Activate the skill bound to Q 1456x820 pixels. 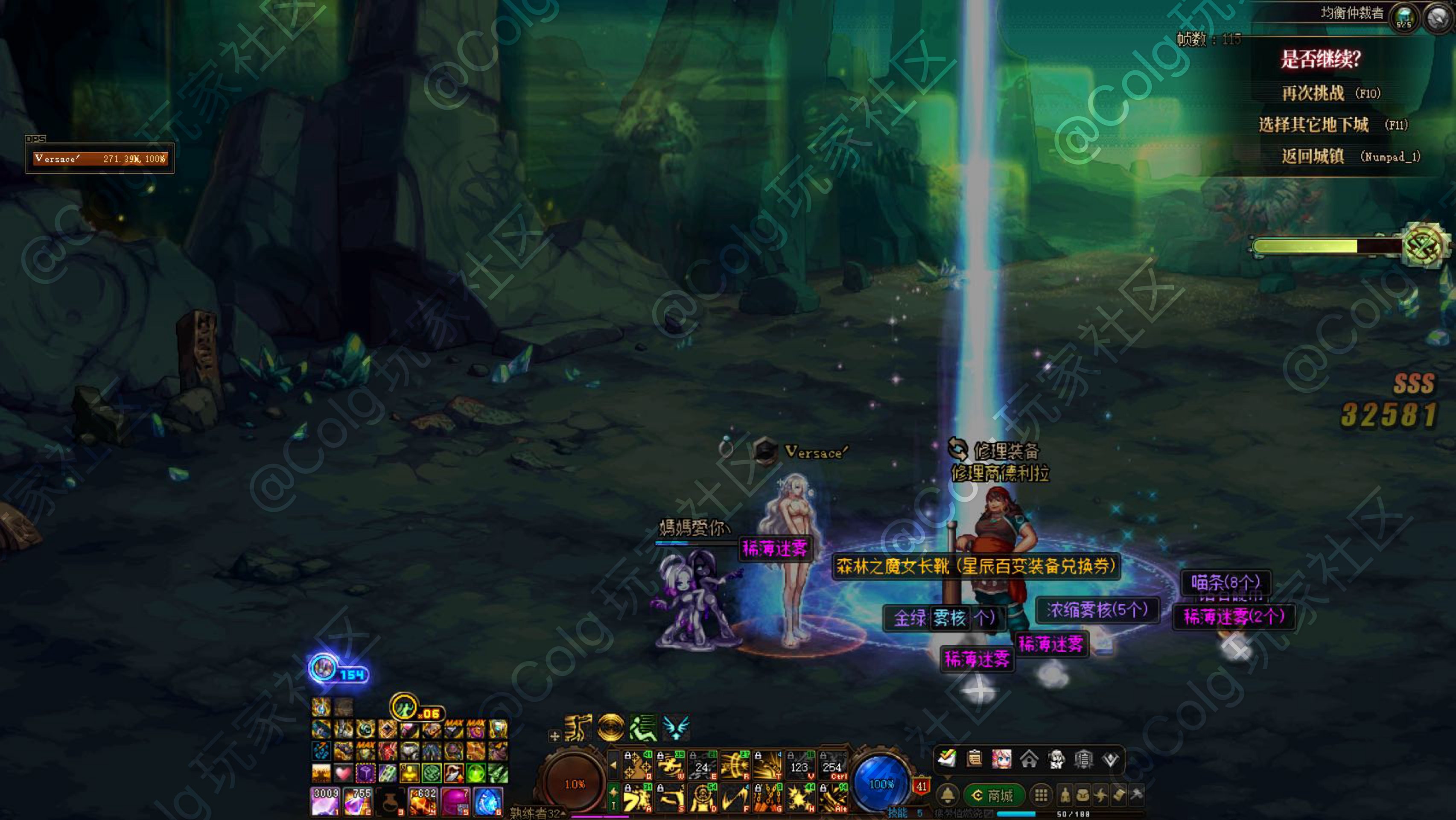click(x=637, y=766)
